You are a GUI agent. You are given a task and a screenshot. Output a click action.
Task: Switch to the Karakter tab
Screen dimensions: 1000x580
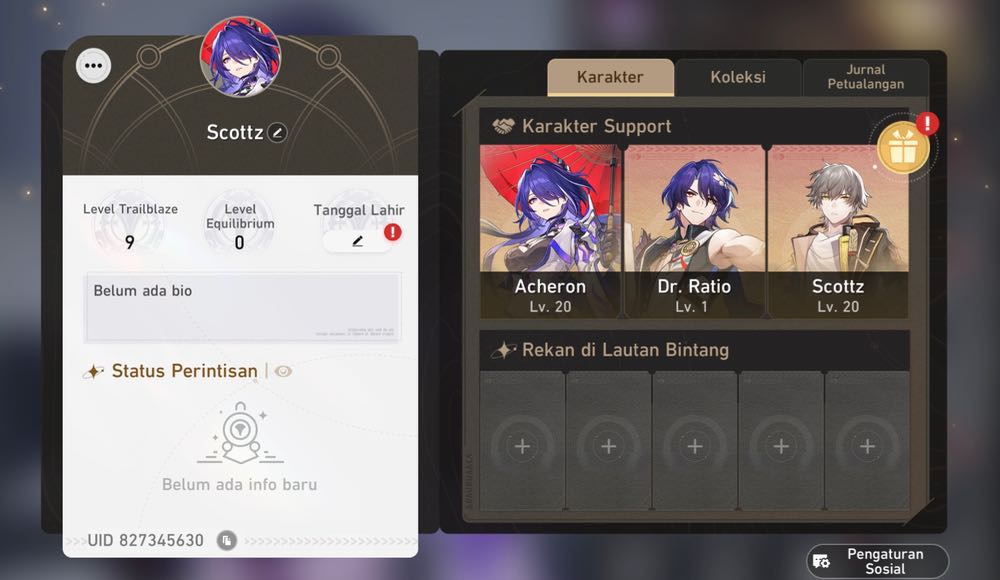pos(610,77)
